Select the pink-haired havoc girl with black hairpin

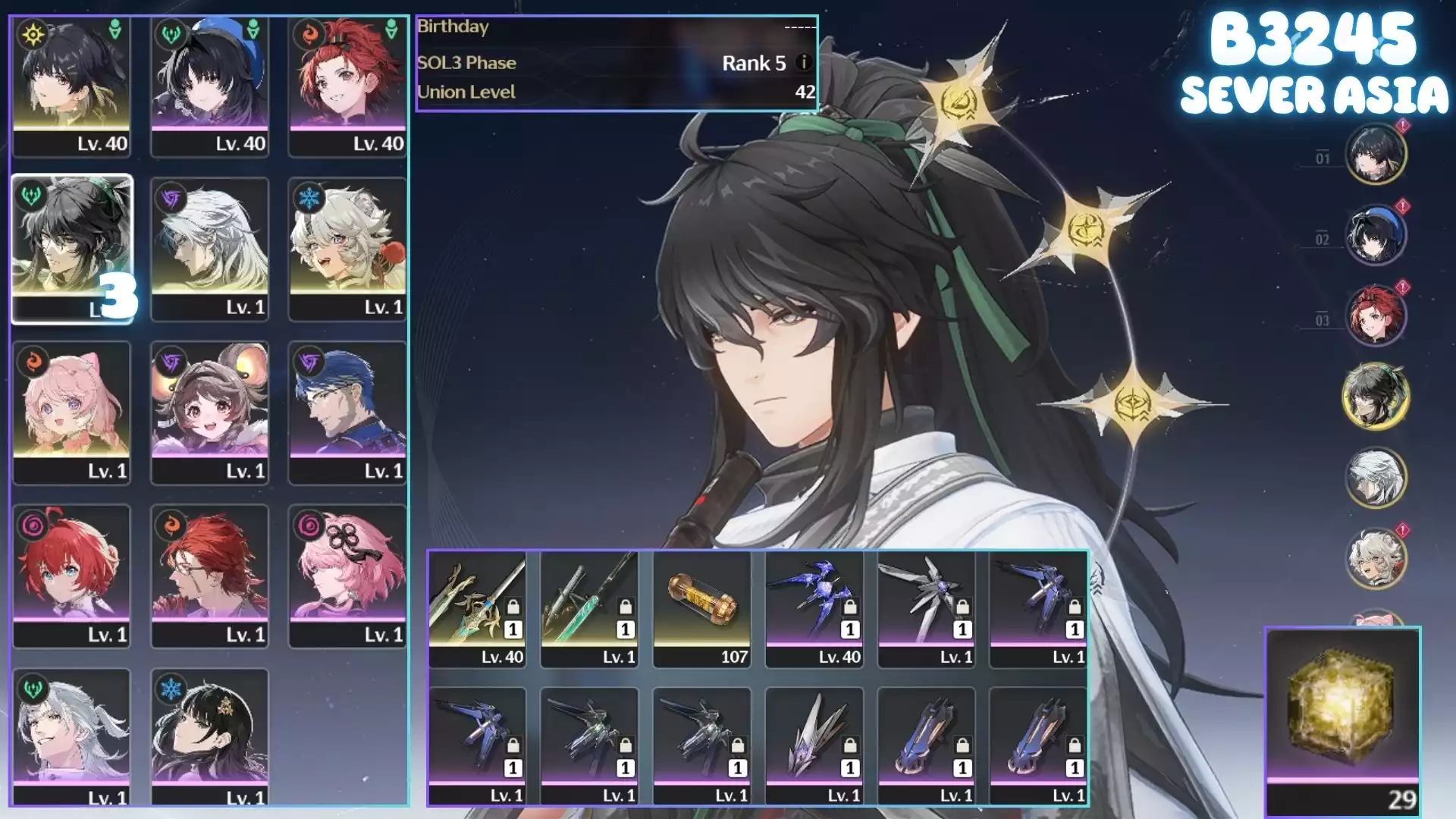pyautogui.click(x=347, y=576)
